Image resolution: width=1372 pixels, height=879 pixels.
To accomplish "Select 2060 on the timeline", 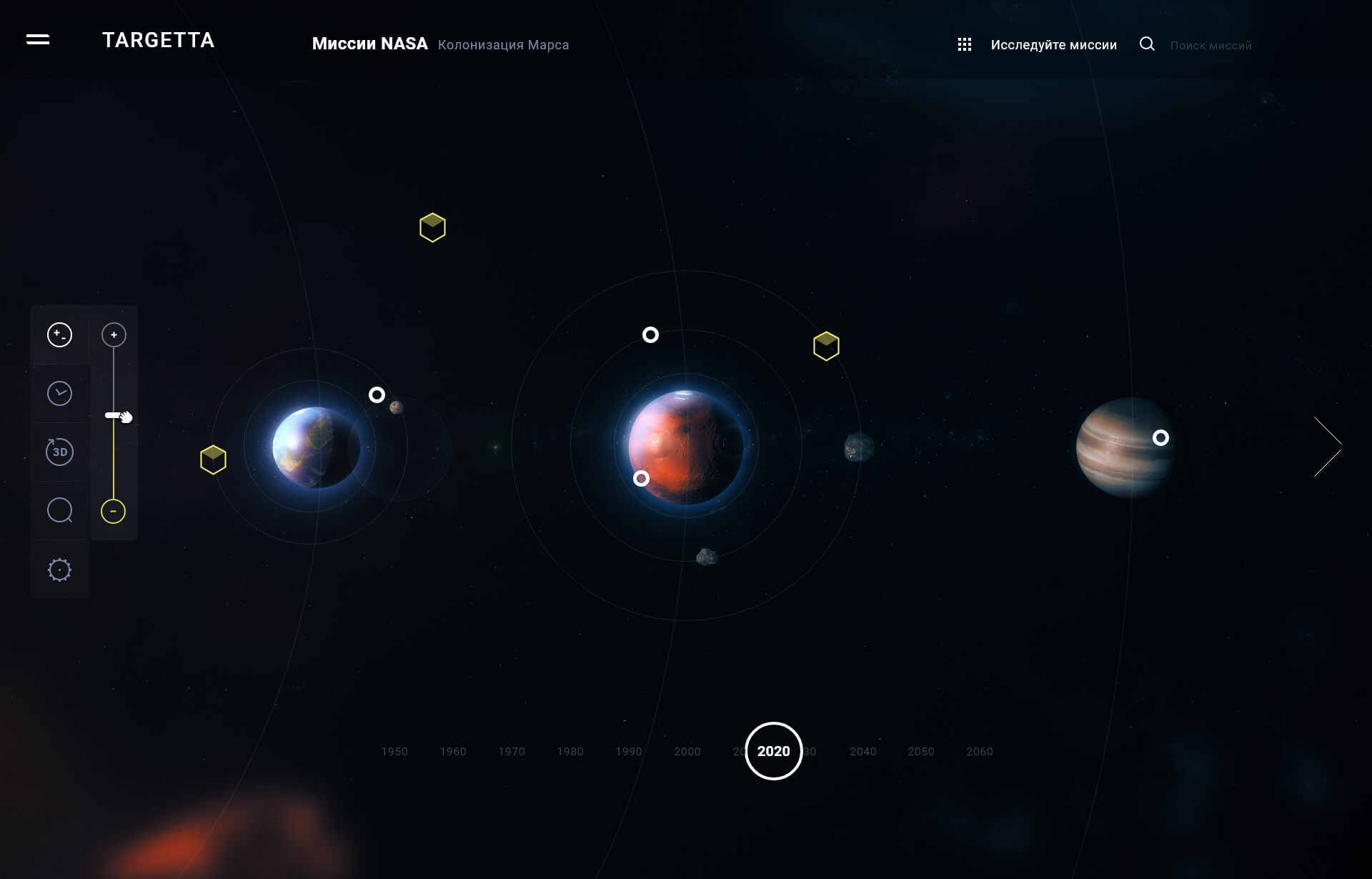I will pyautogui.click(x=979, y=752).
